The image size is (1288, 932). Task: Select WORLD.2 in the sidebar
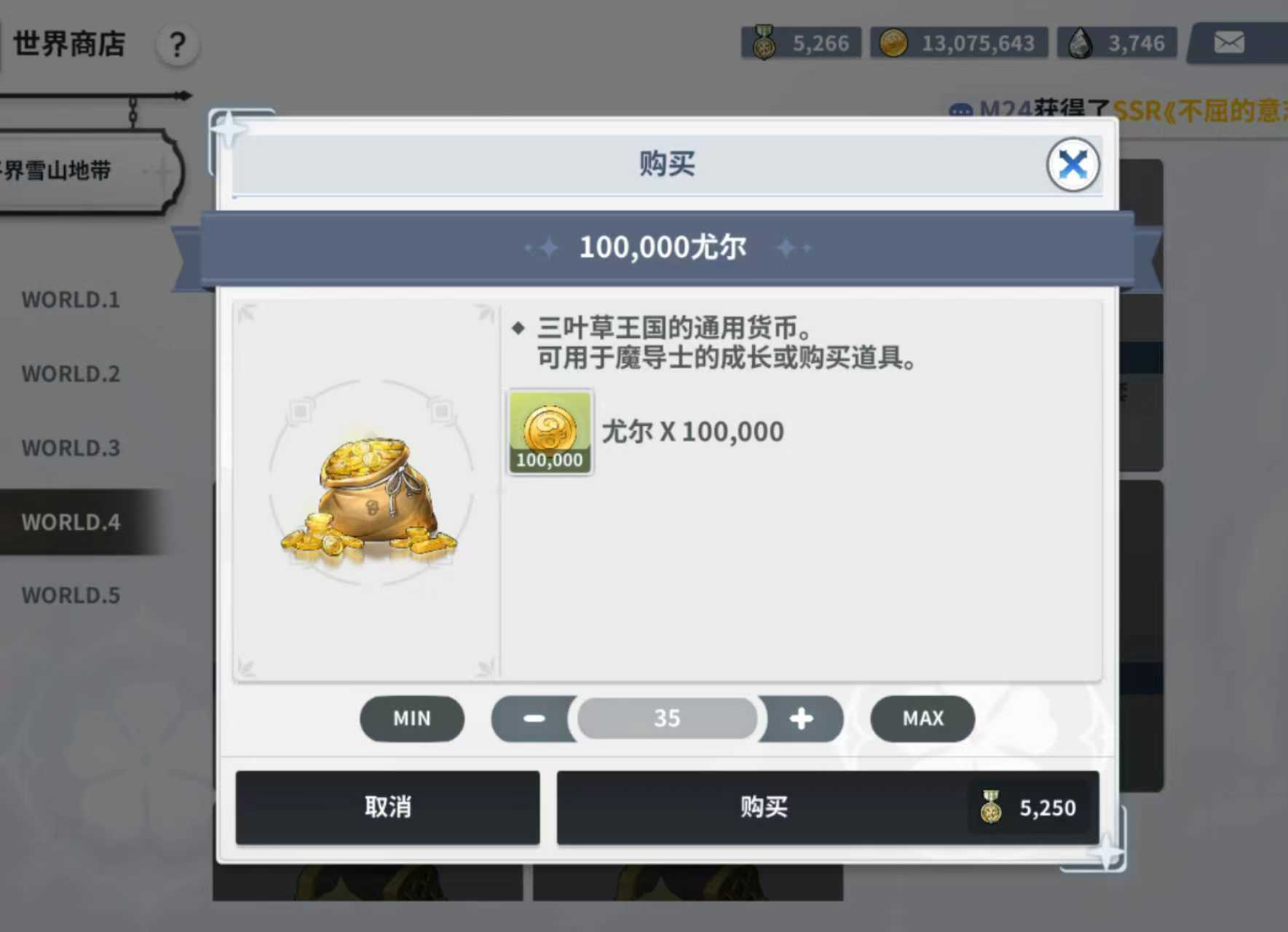[70, 374]
